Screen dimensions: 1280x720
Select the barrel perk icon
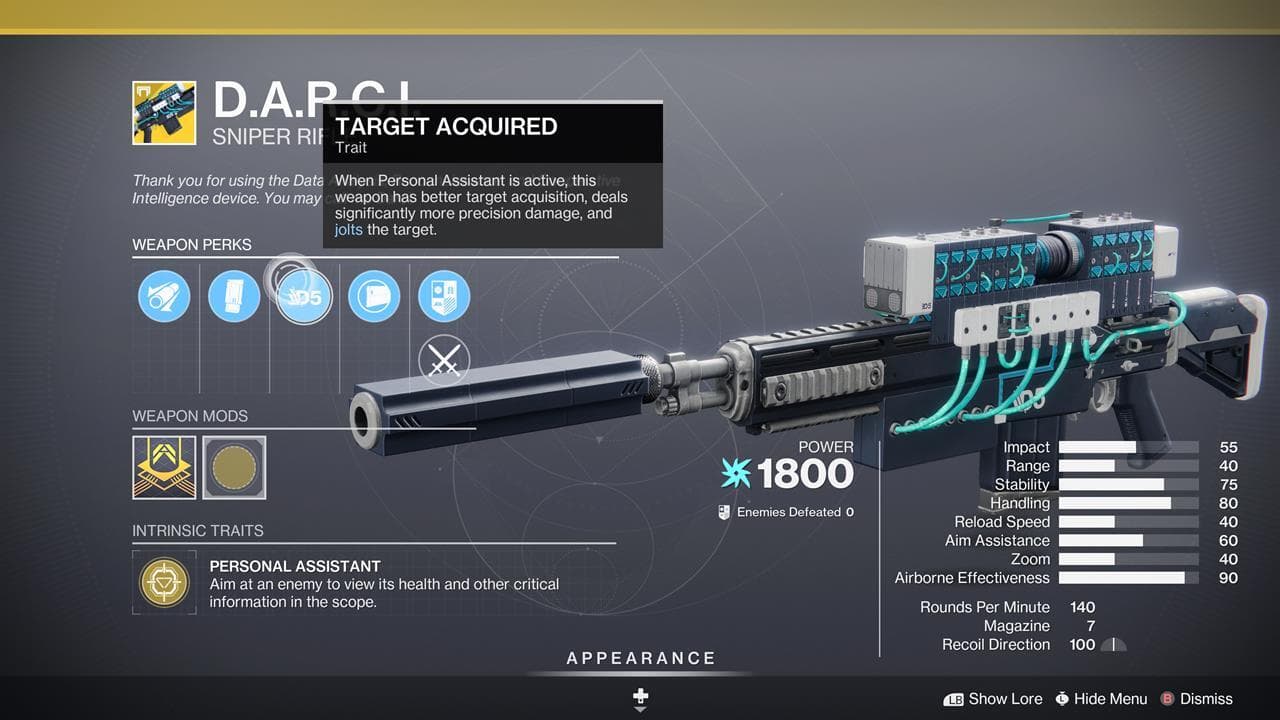point(164,296)
